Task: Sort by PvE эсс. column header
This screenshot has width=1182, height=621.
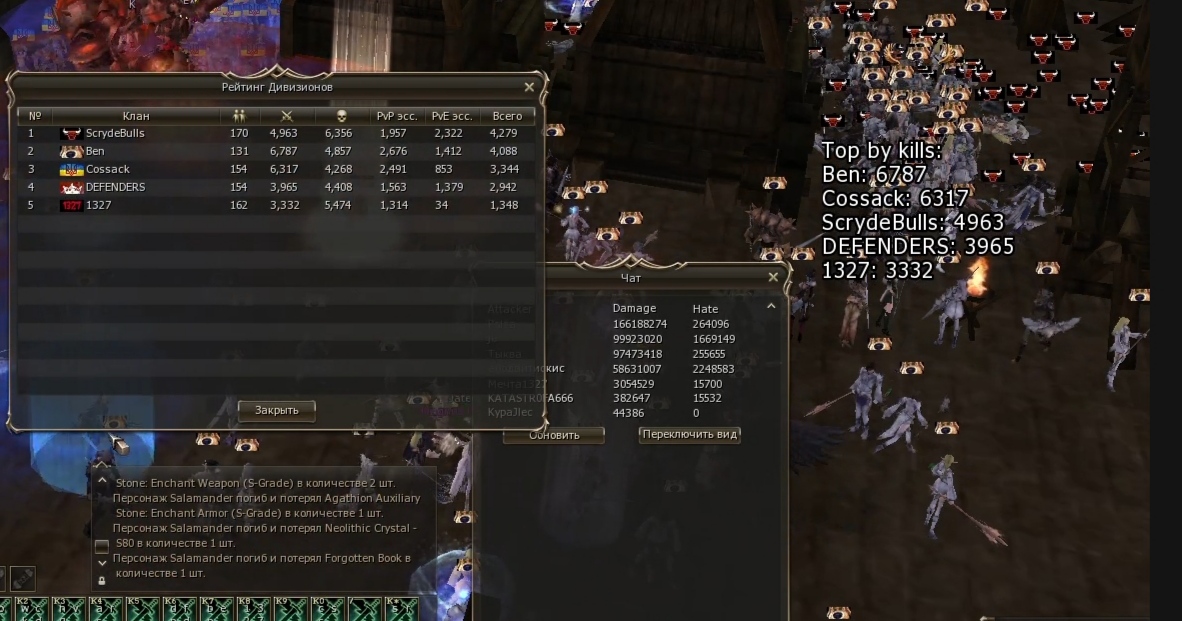Action: click(x=452, y=116)
